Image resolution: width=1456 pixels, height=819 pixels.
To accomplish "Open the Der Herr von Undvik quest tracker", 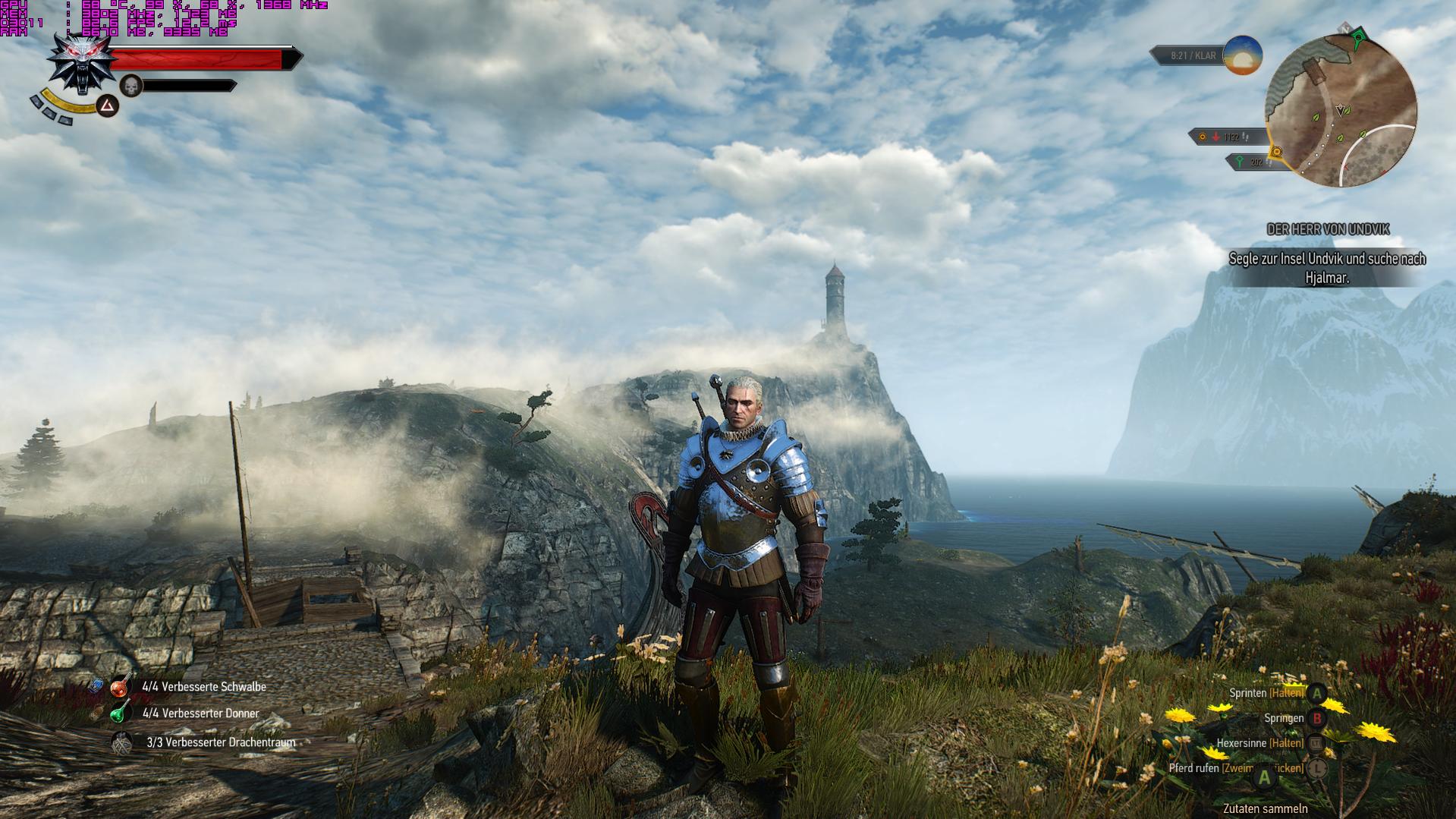I will tap(1328, 229).
